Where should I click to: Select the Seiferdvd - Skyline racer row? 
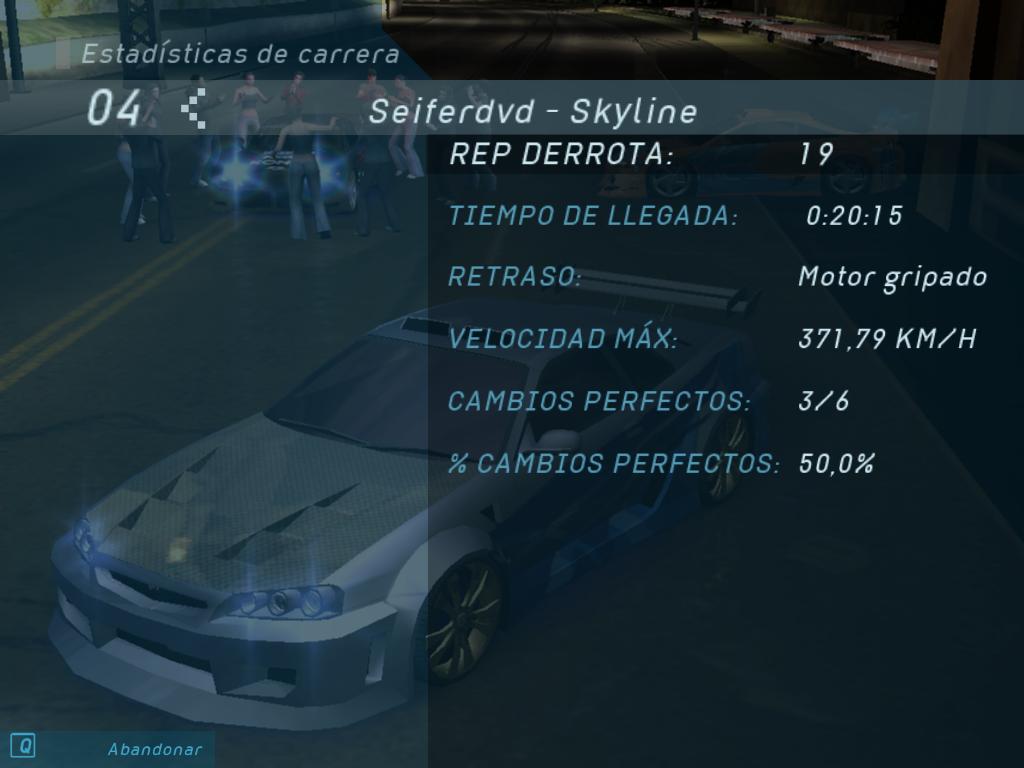[532, 111]
